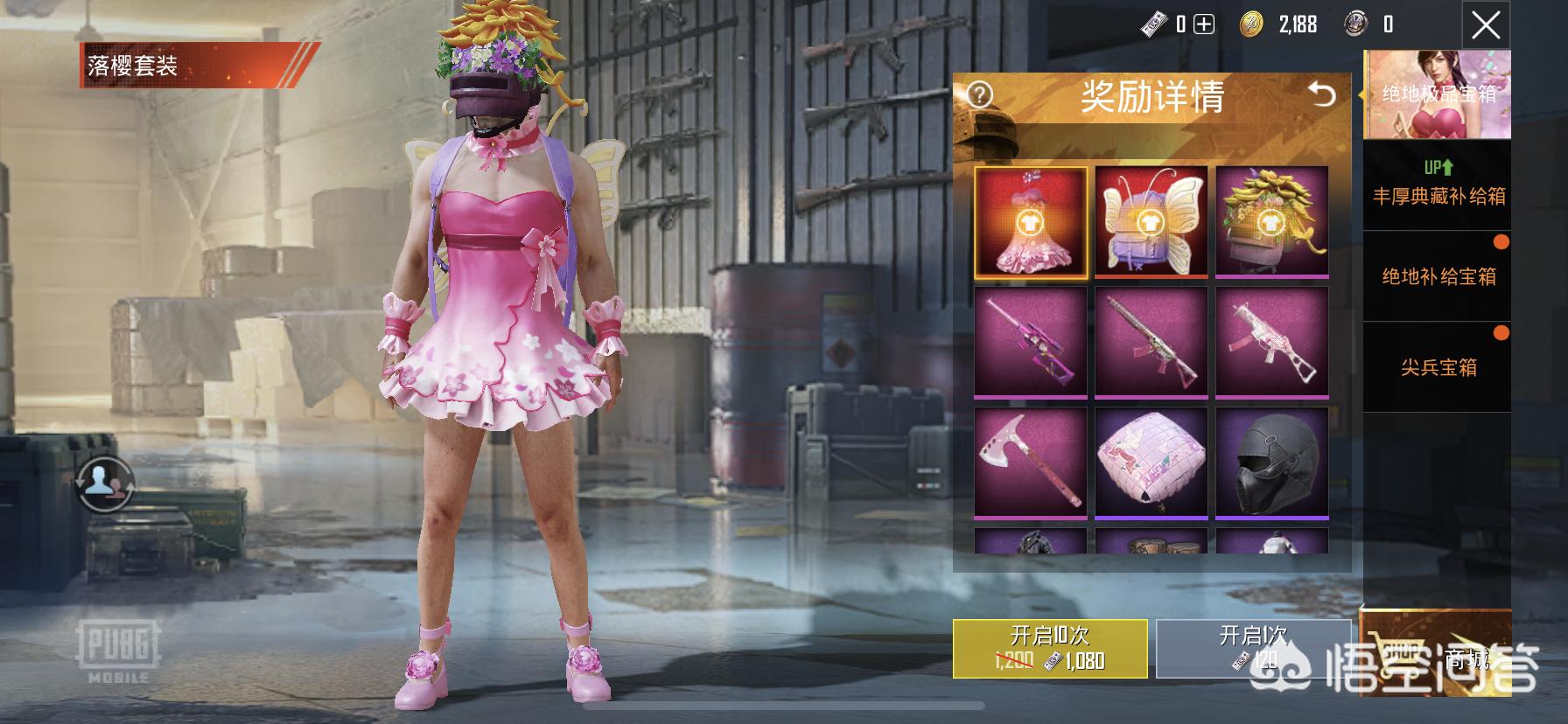Select the pink submachine gun skin

(x=1271, y=343)
